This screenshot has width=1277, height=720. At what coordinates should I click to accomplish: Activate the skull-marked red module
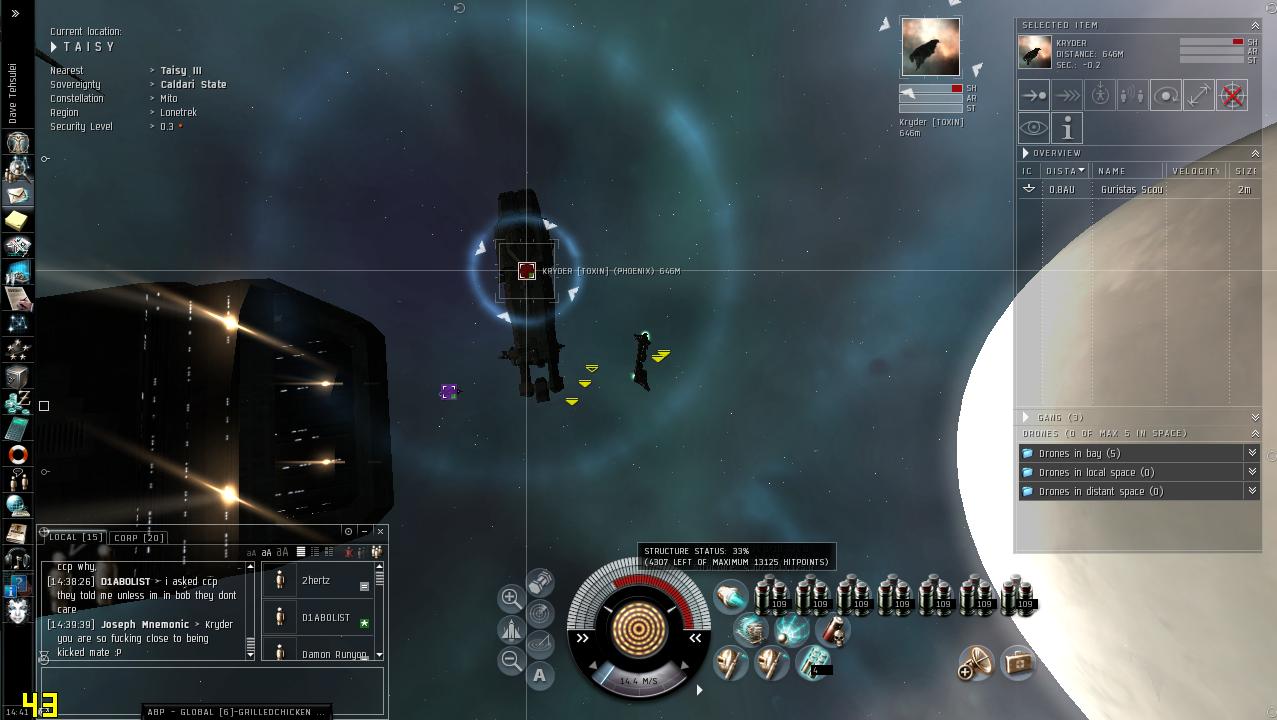pos(832,630)
